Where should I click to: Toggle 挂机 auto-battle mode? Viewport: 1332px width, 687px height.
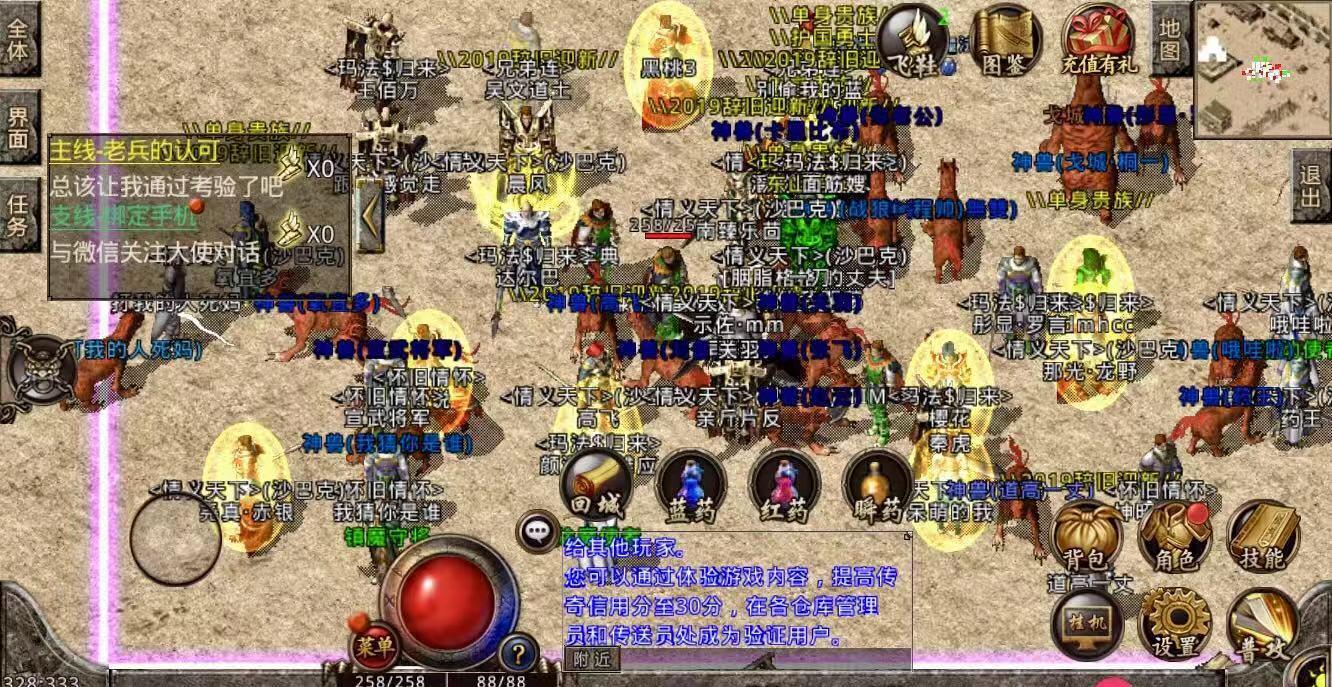pos(1088,620)
